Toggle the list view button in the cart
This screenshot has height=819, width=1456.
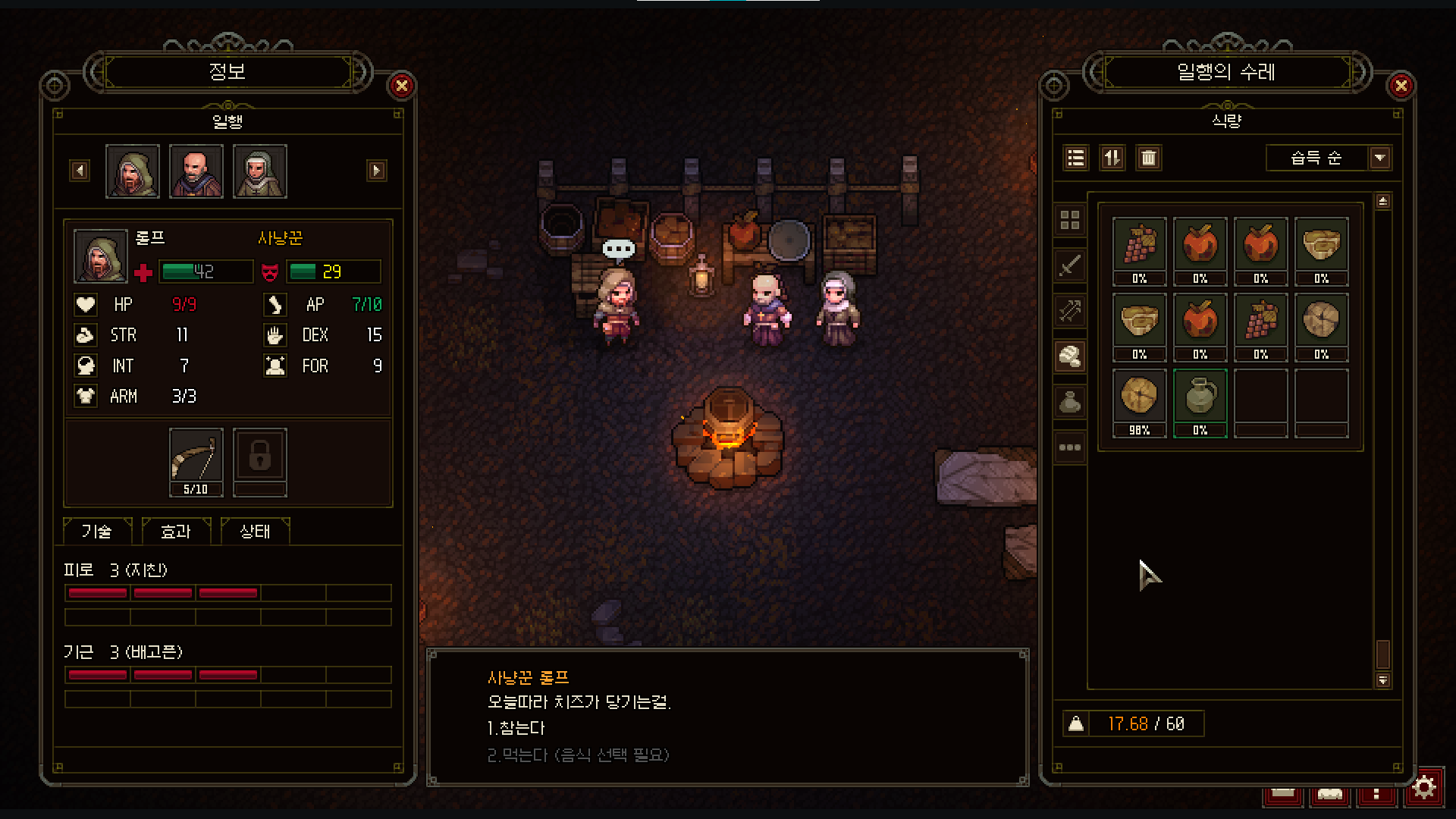[x=1075, y=158]
